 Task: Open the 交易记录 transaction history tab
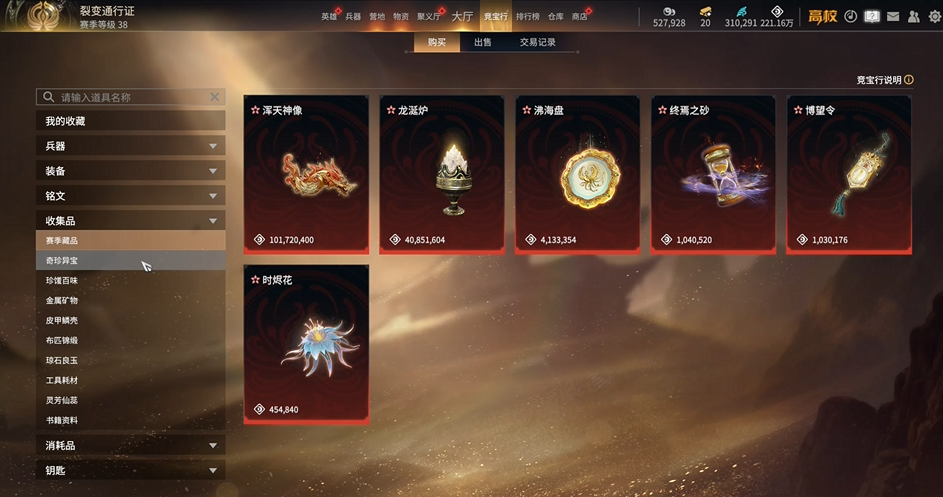537,43
